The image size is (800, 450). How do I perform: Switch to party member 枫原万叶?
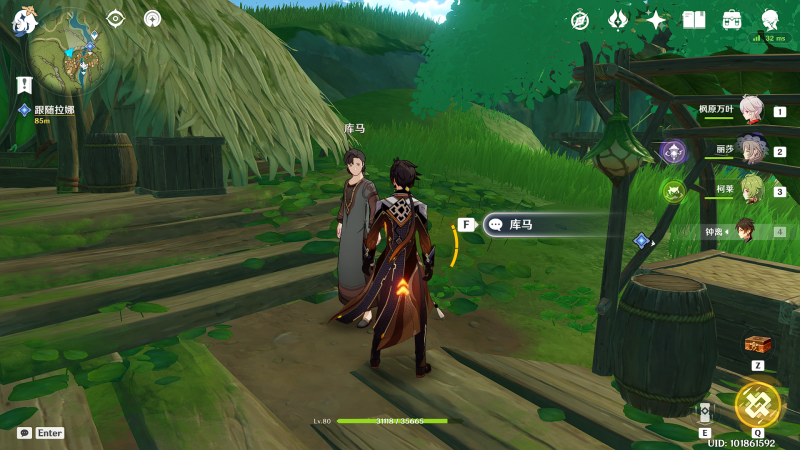tap(750, 111)
